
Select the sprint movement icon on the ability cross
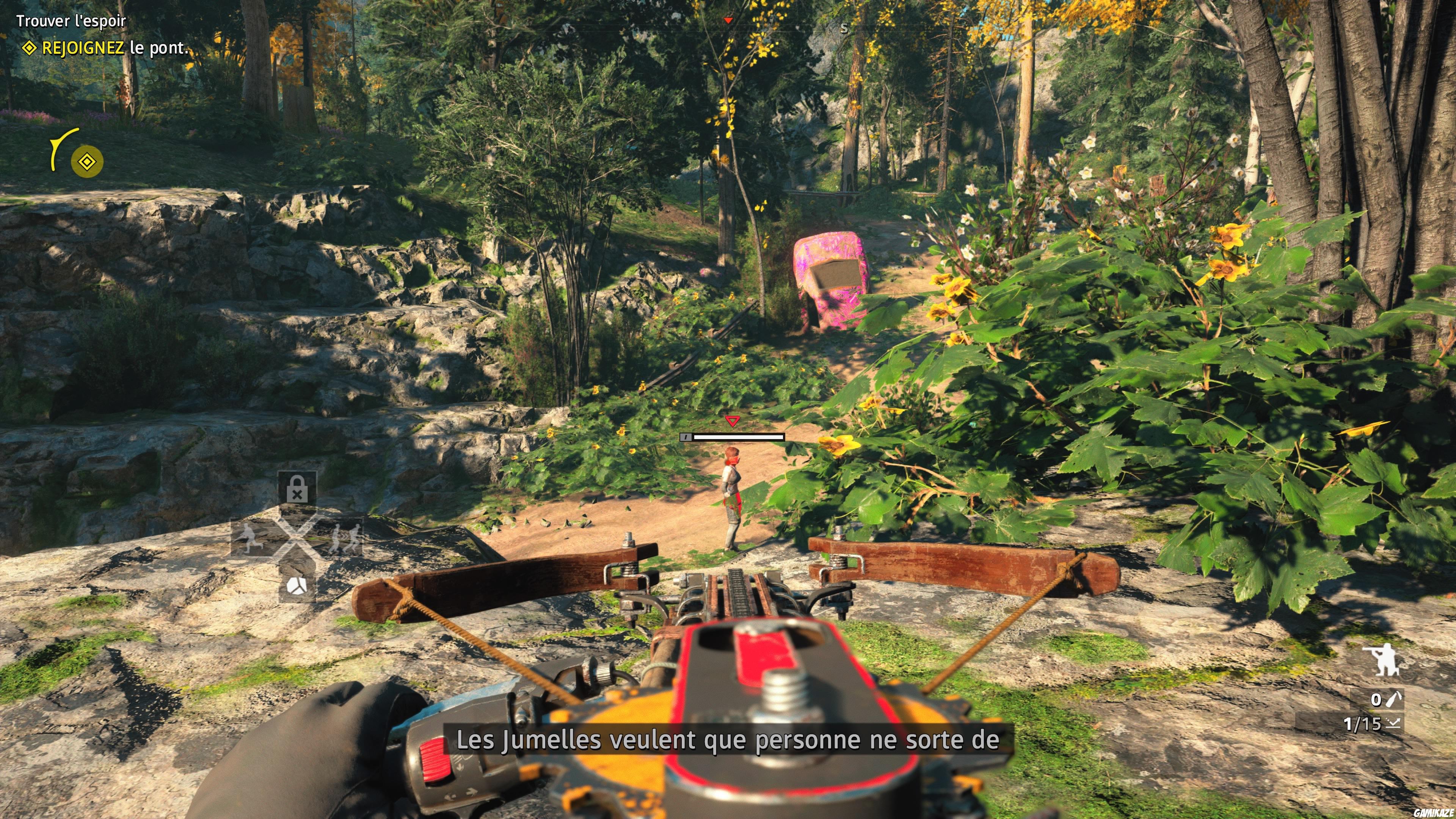click(249, 539)
